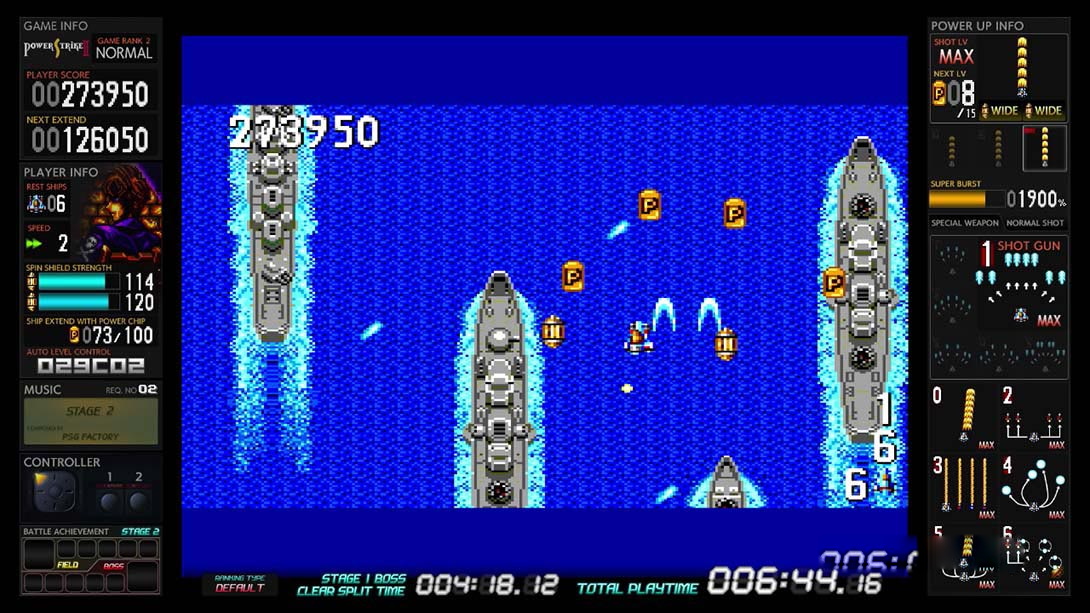Open the Battle Achievement grid
This screenshot has height=613, width=1090.
91,566
